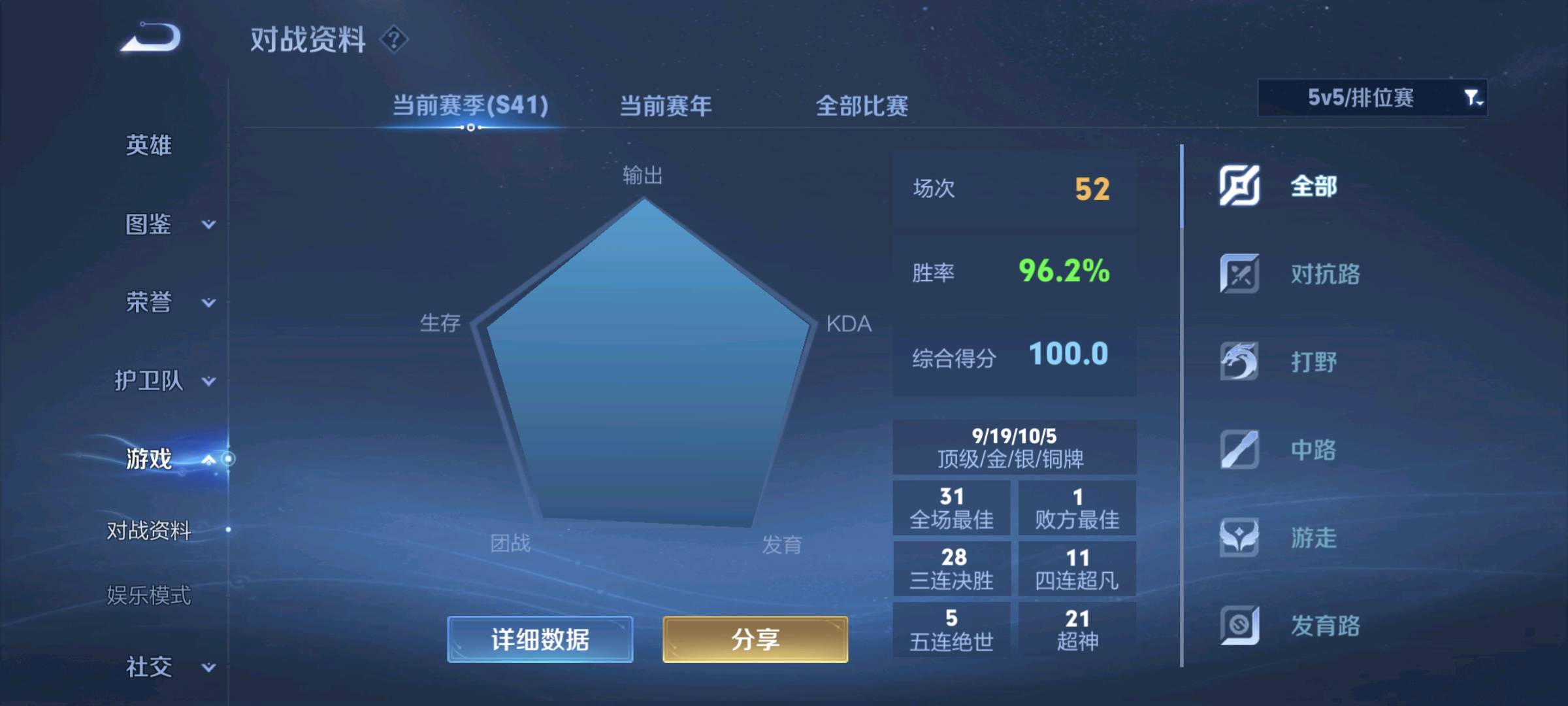Viewport: 1568px width, 706px height.
Task: Open the 5v5/排位赛 mode filter
Action: click(x=1372, y=98)
